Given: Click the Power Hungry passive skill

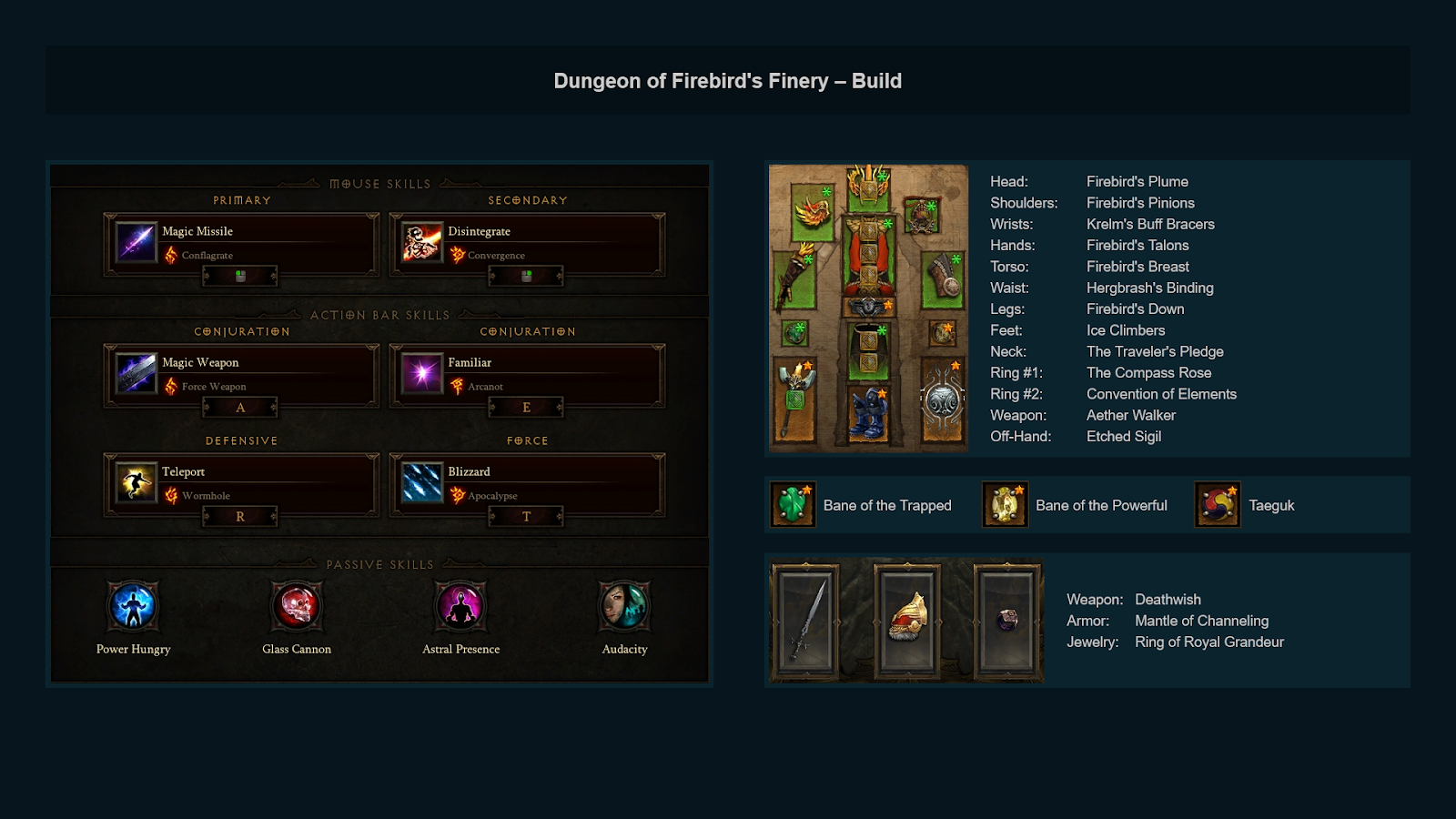Looking at the screenshot, I should click(x=133, y=605).
